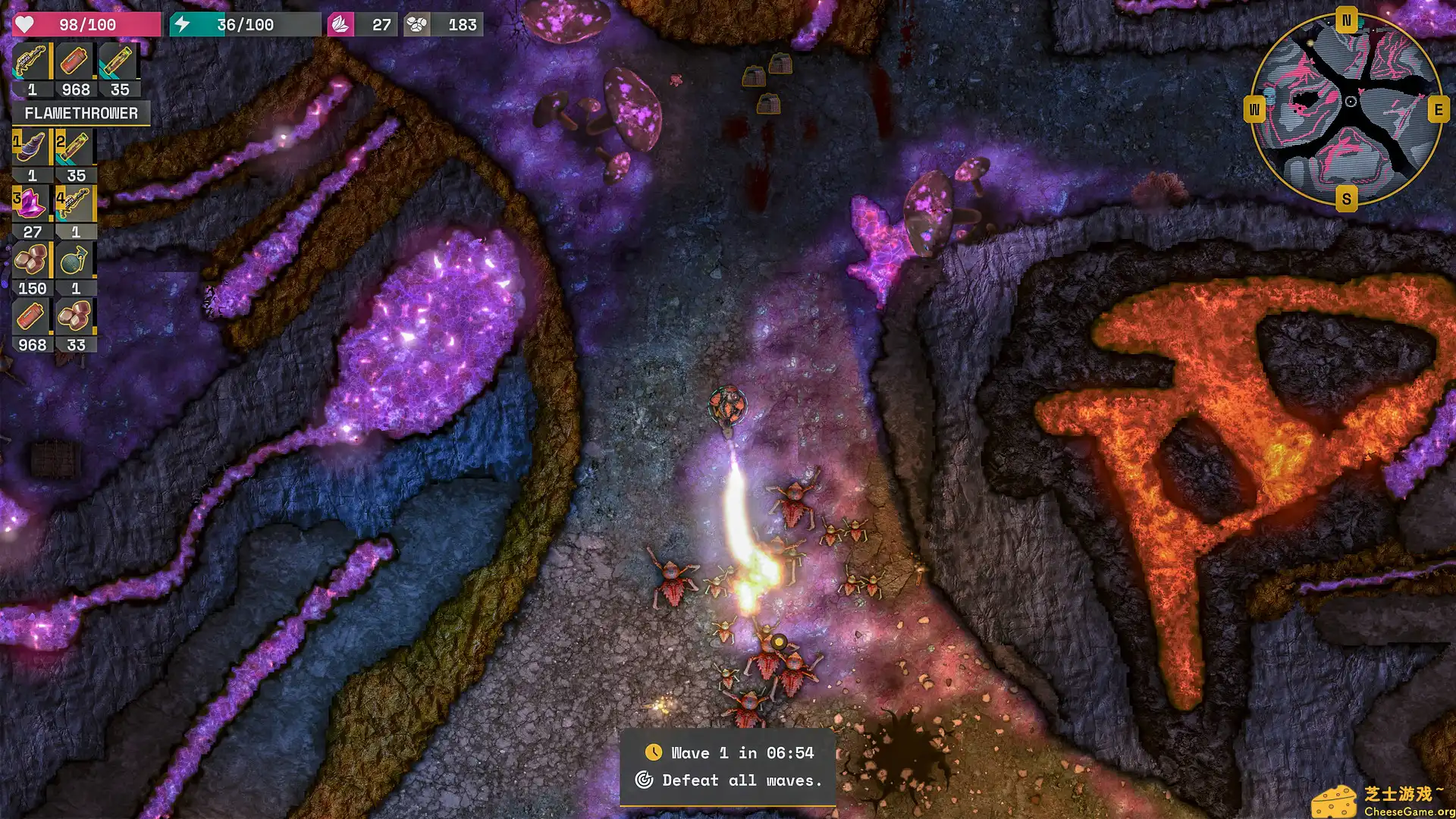The width and height of the screenshot is (1456, 819).
Task: Click the ore nuggets stack of 150
Action: click(32, 261)
